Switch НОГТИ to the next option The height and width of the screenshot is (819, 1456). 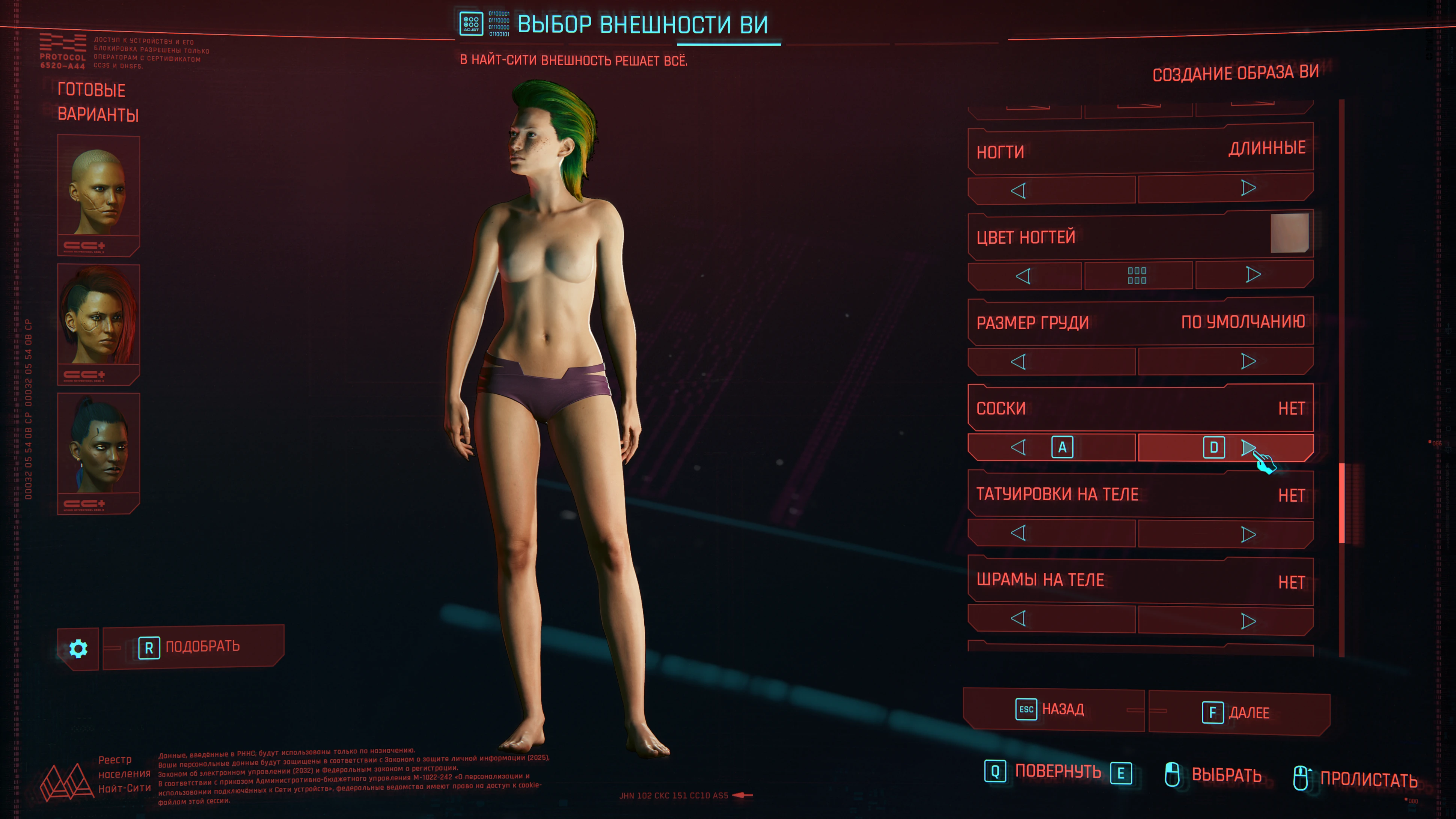tap(1248, 188)
